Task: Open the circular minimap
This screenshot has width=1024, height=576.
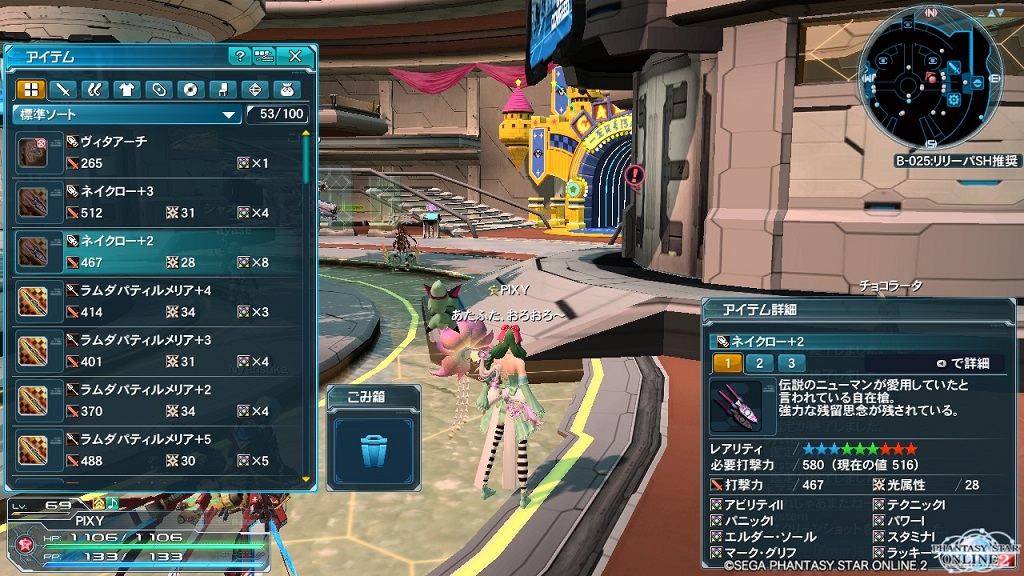Action: 930,79
